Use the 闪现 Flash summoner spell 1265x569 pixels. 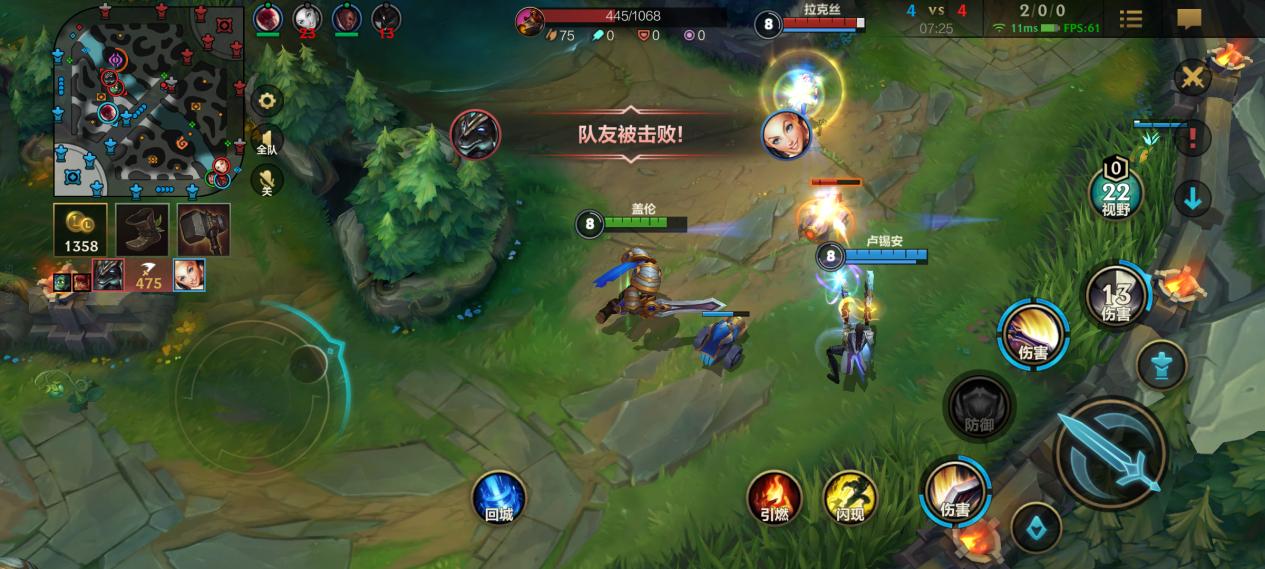point(850,496)
